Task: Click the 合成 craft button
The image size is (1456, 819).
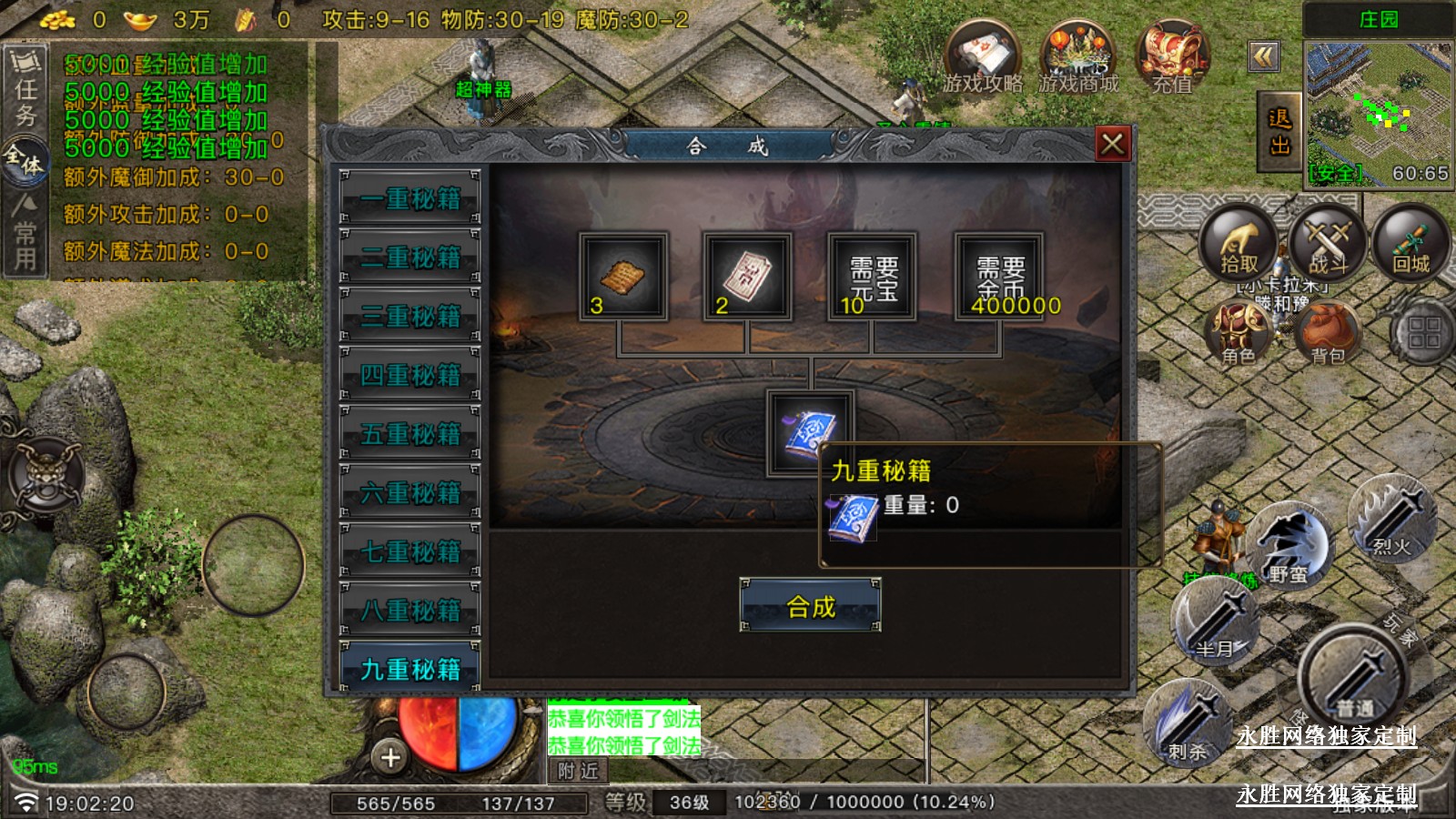Action: pyautogui.click(x=810, y=605)
